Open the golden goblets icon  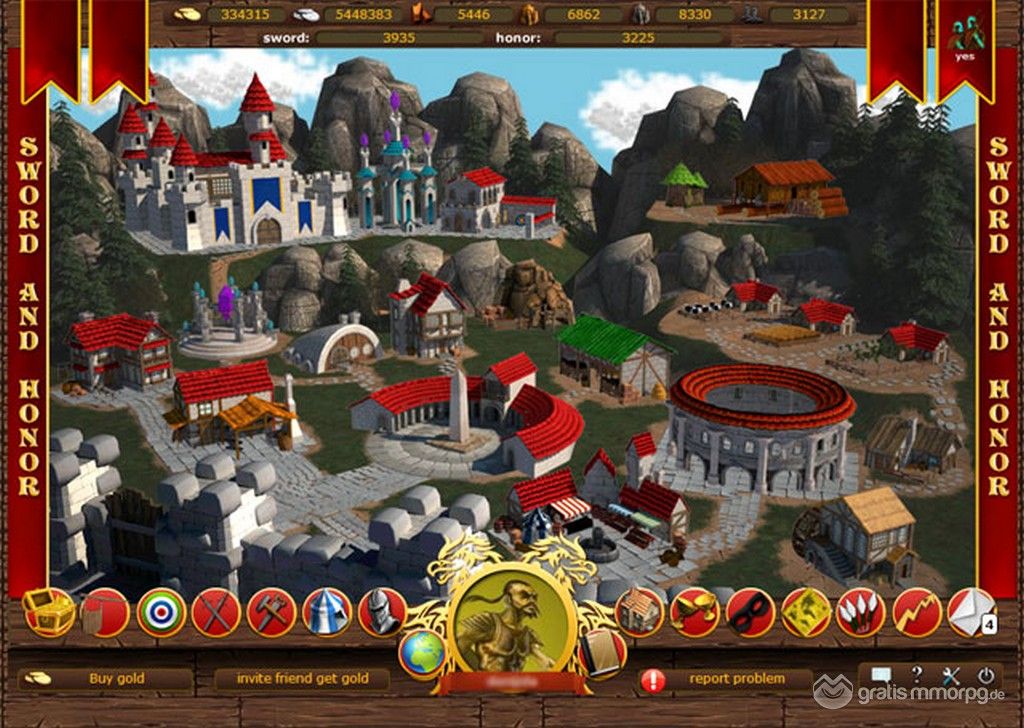tap(695, 612)
